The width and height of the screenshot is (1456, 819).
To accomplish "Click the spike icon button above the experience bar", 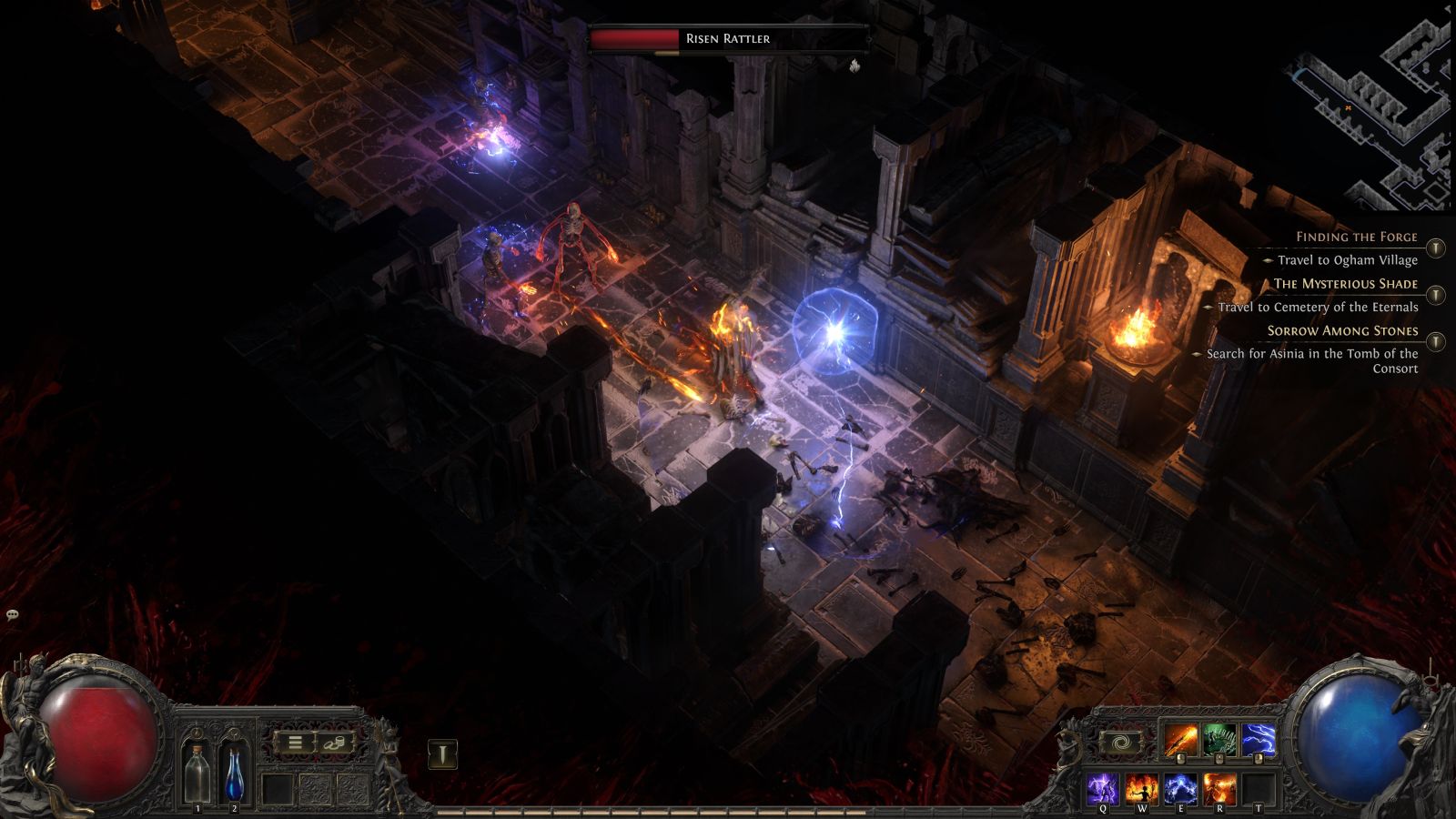I will click(x=442, y=754).
